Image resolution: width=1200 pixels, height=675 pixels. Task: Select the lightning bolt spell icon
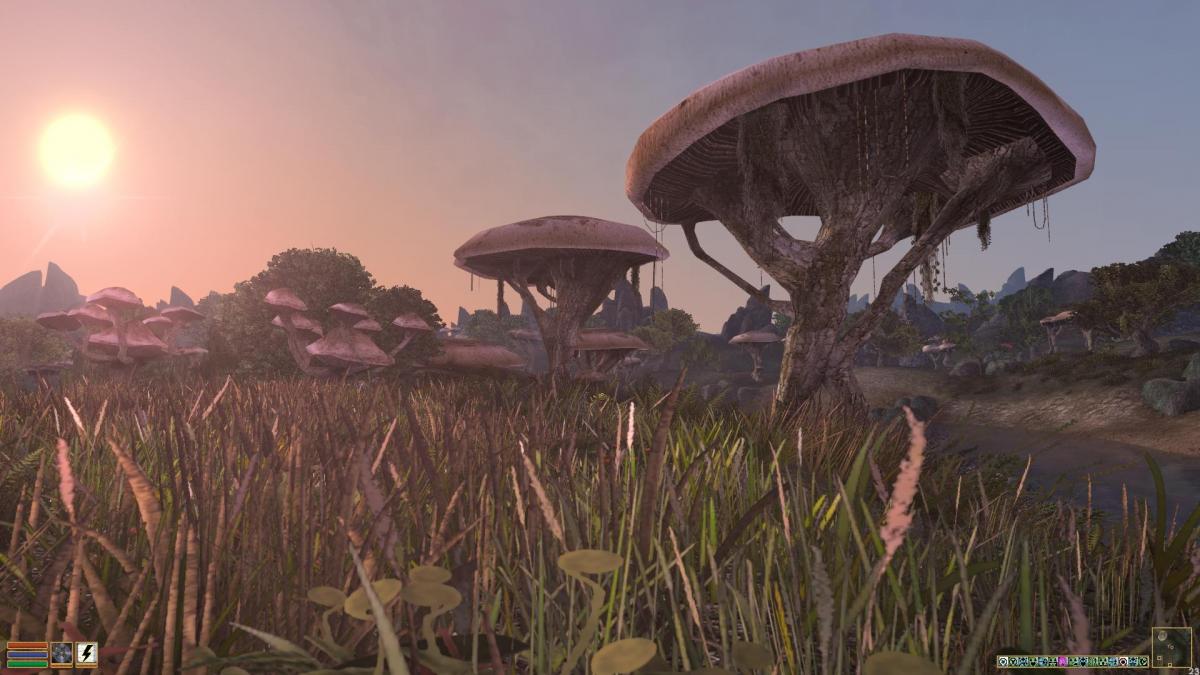[87, 654]
